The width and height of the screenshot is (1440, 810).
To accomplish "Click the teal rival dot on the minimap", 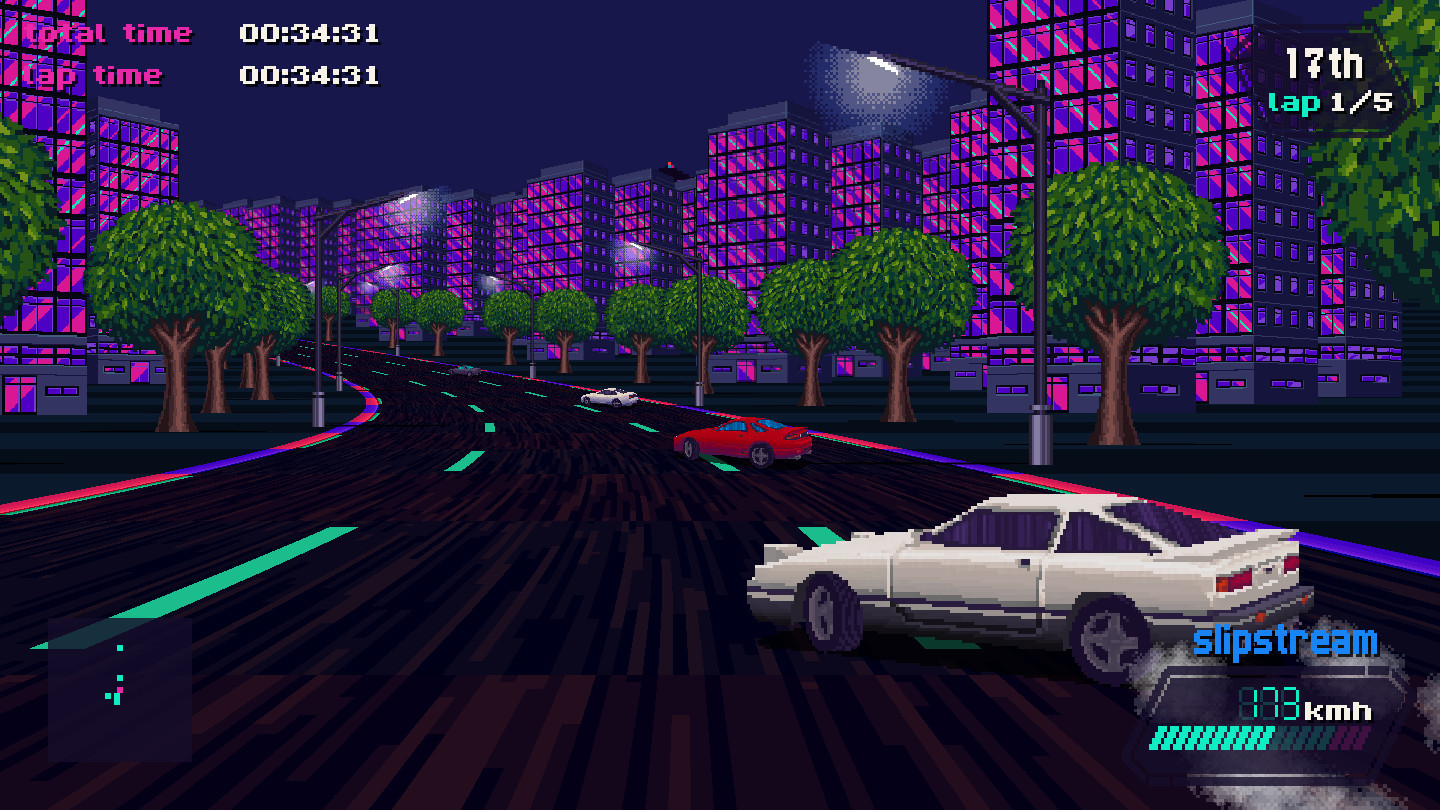I will pos(119,648).
